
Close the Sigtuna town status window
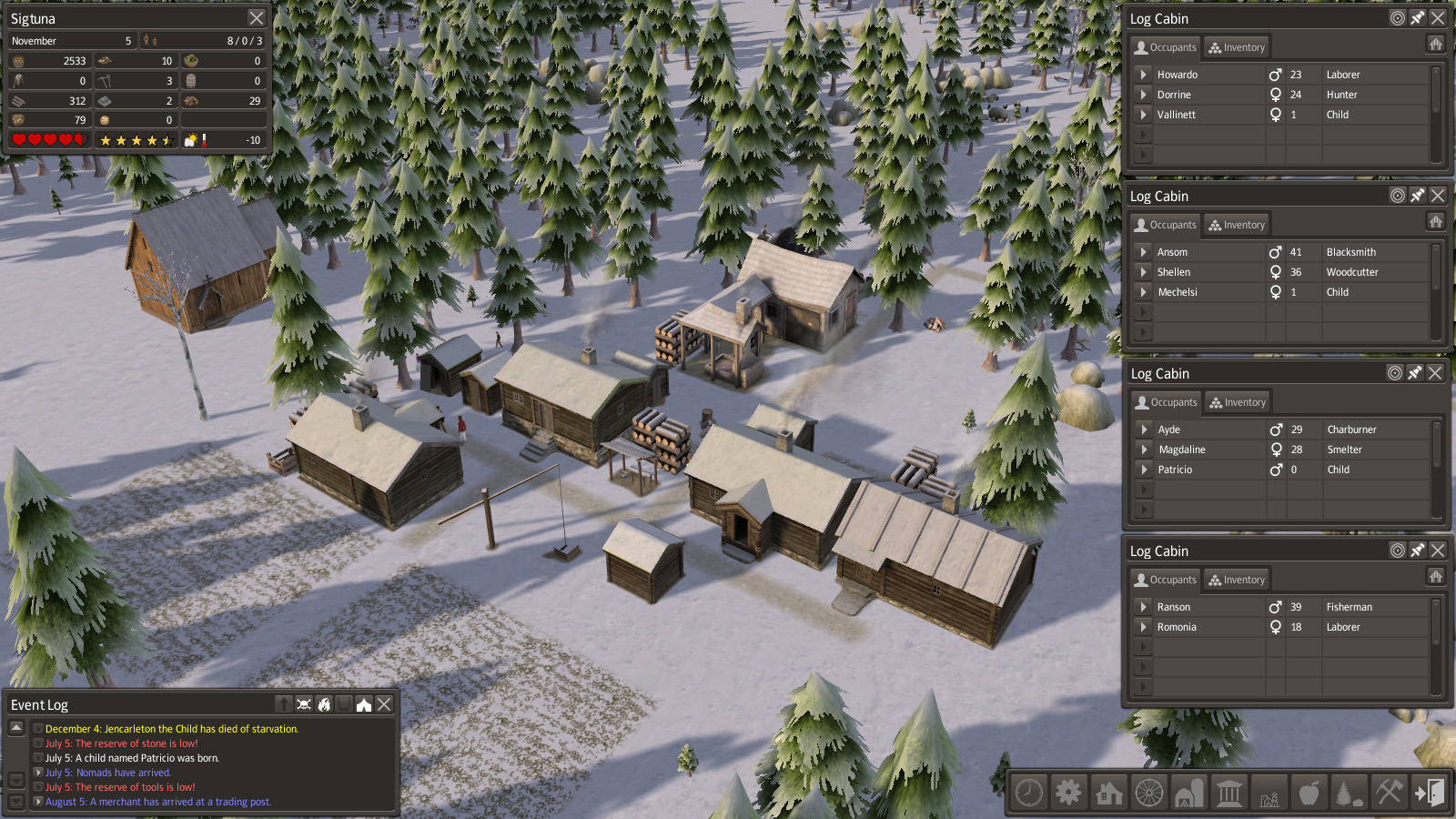point(257,18)
